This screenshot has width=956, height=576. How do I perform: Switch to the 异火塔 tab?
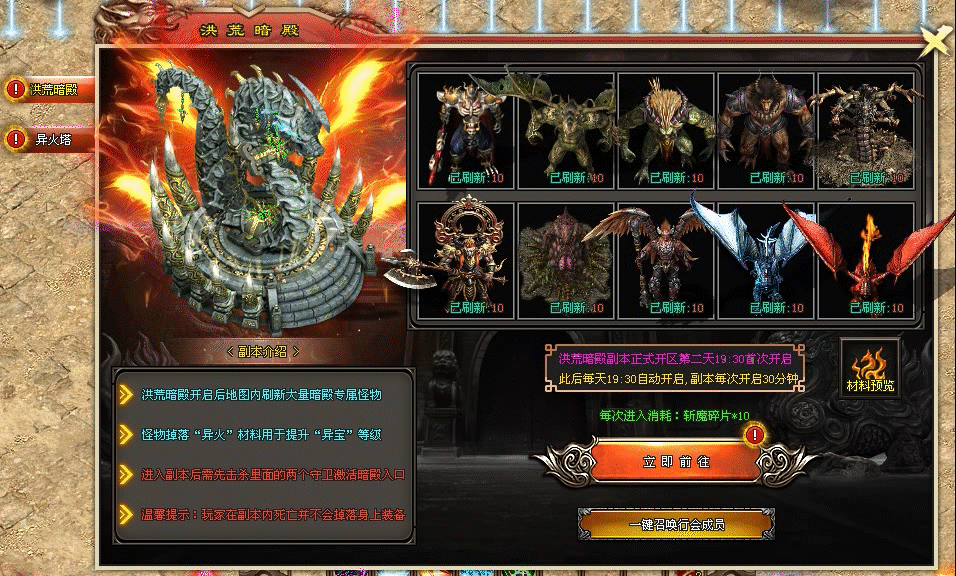pos(48,139)
